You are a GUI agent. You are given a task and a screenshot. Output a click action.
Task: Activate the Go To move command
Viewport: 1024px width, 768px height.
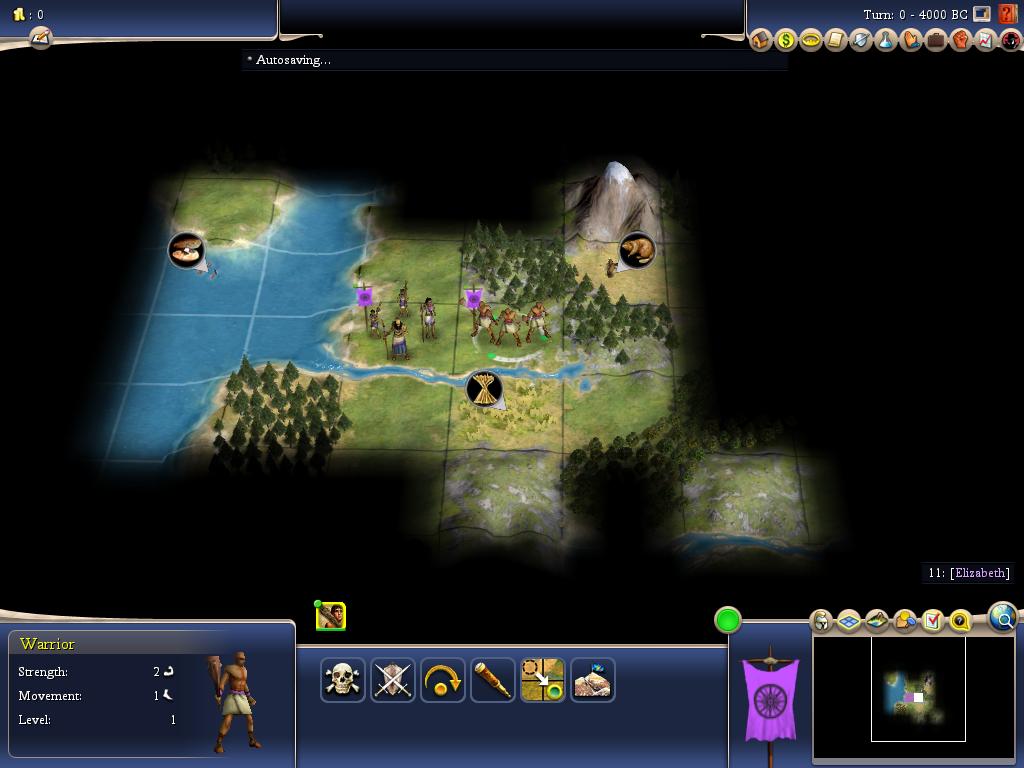543,680
